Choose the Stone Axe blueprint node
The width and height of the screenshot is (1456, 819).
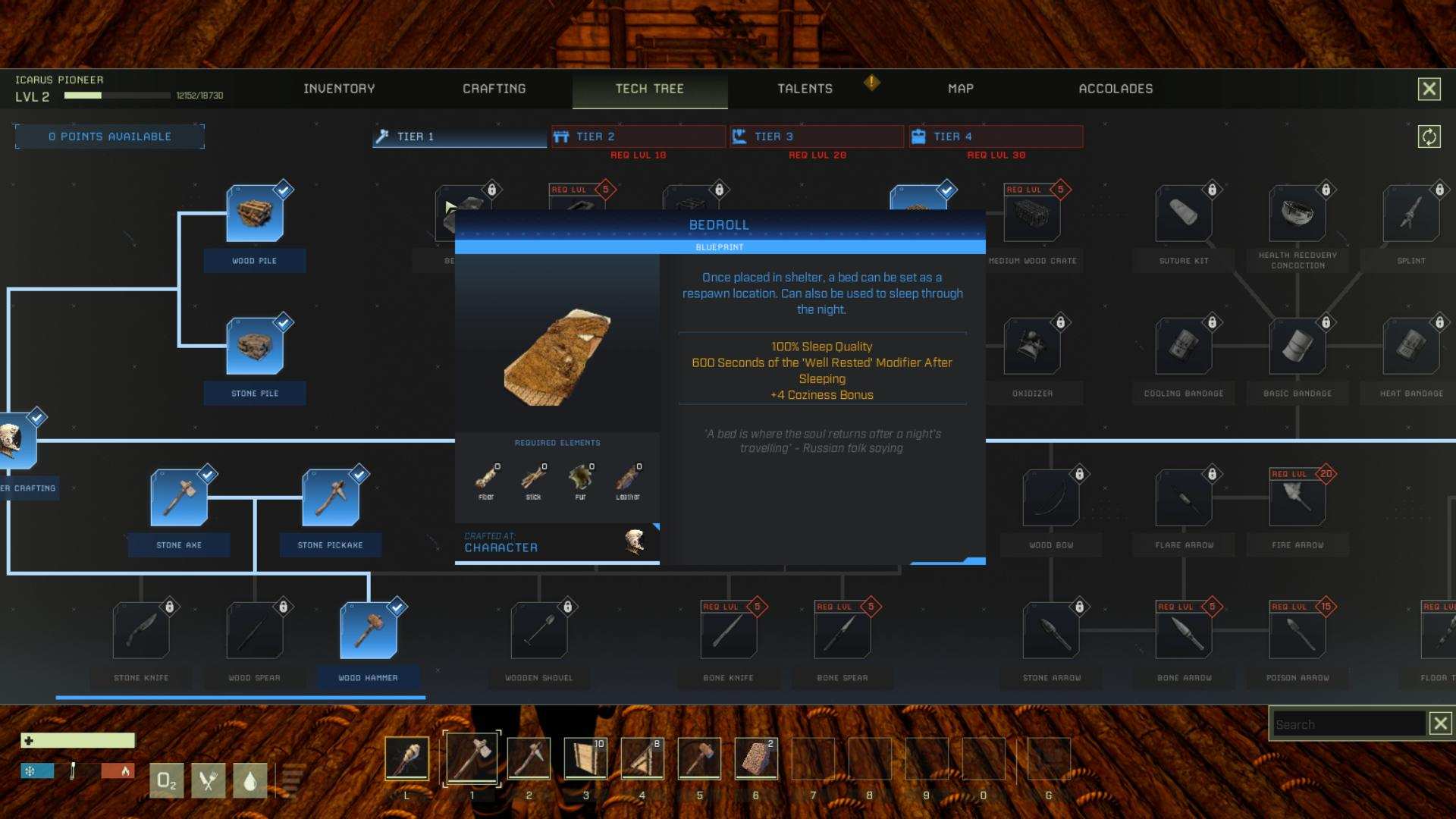coord(179,498)
